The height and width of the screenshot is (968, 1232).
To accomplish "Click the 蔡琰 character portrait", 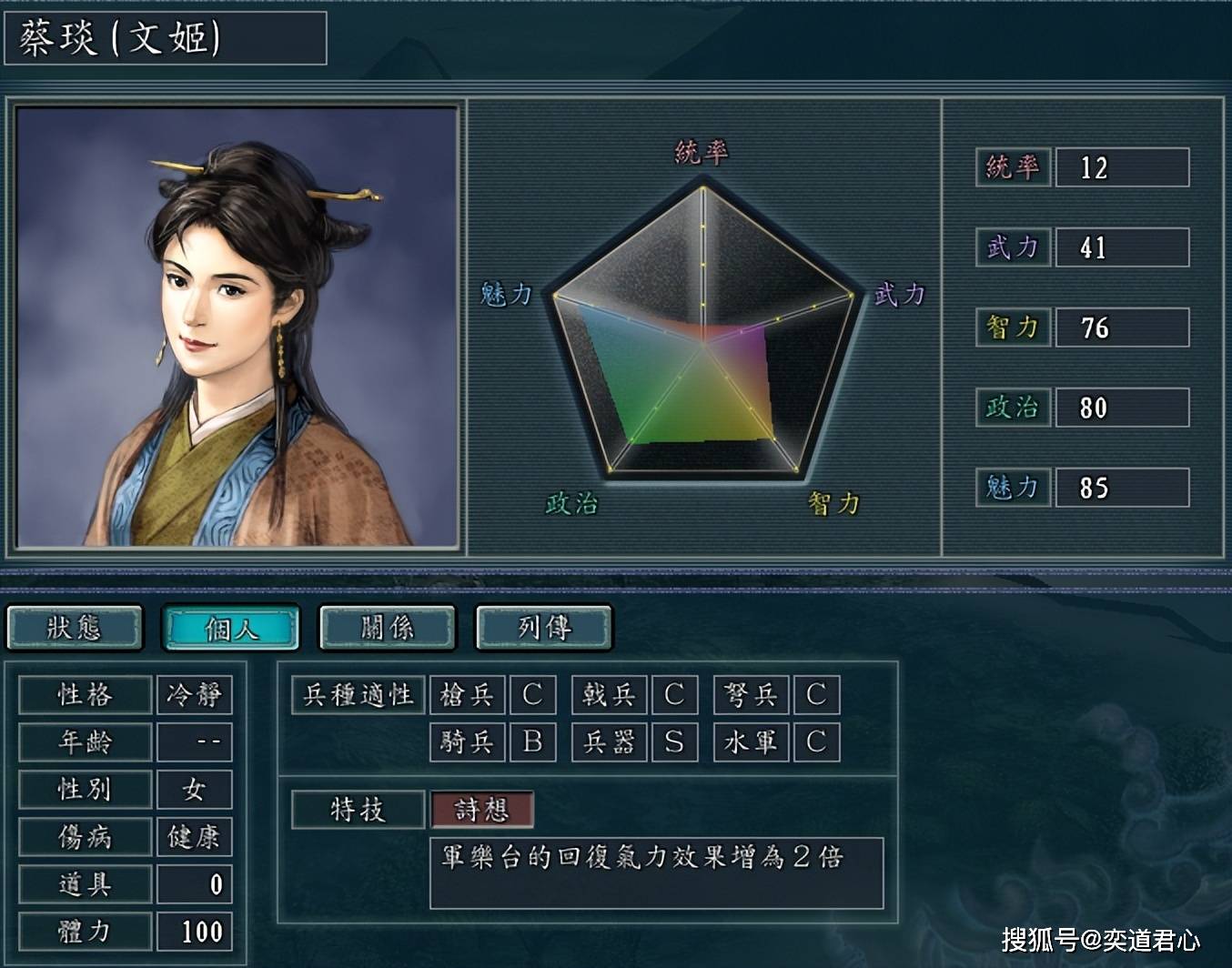I will (x=237, y=327).
